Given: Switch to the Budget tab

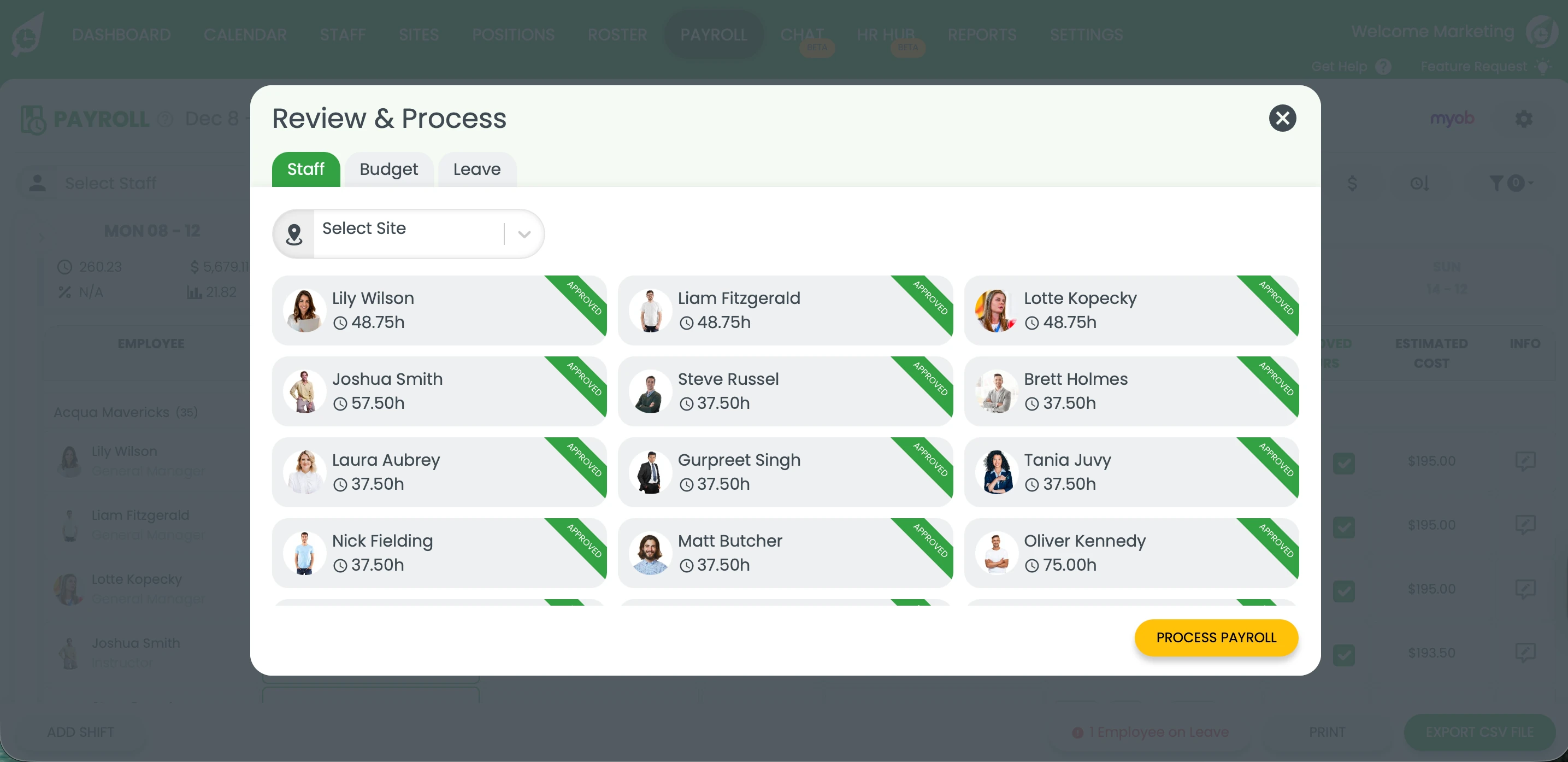Looking at the screenshot, I should coord(388,169).
